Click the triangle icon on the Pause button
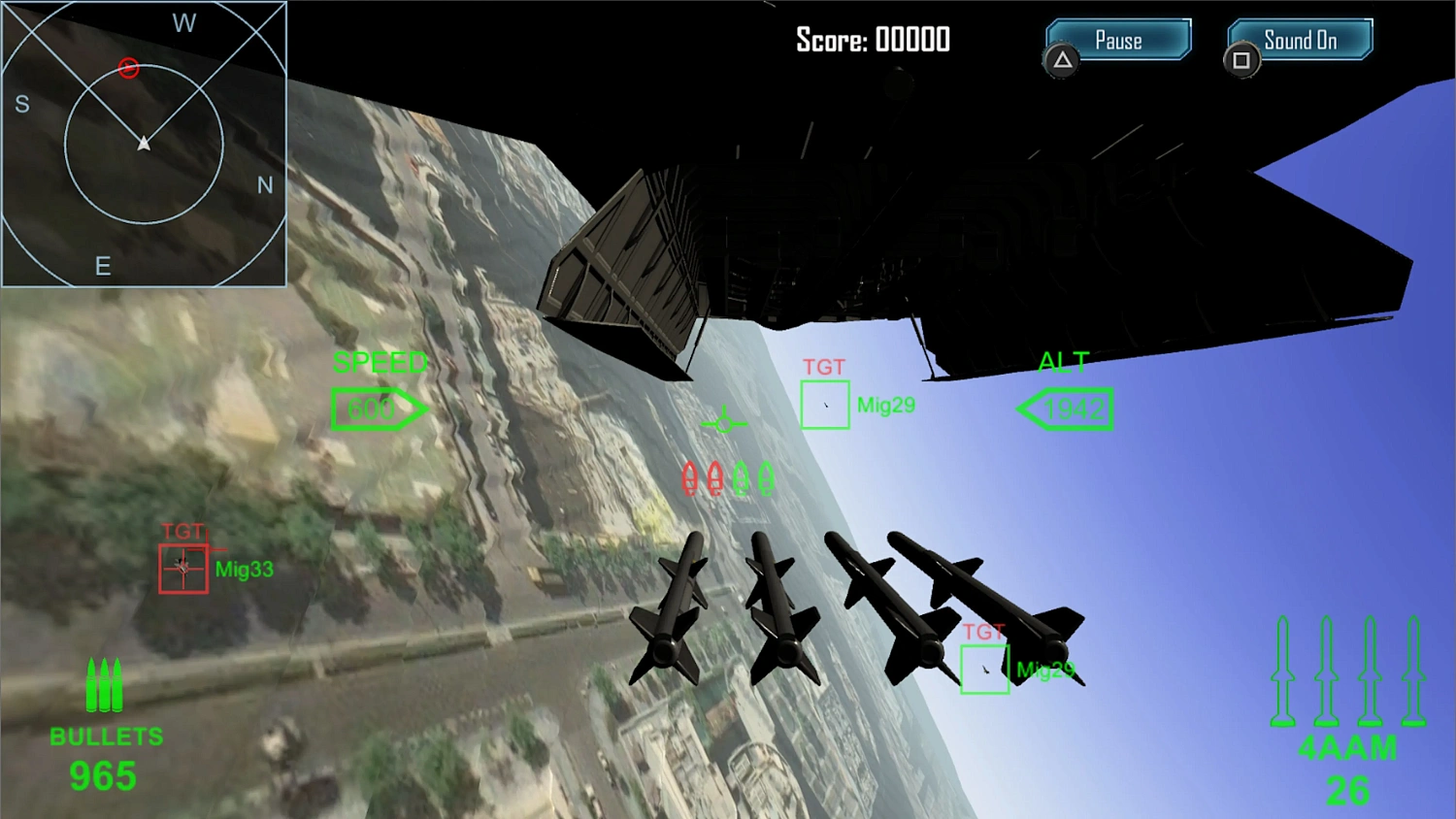Viewport: 1456px width, 819px height. pos(1062,60)
